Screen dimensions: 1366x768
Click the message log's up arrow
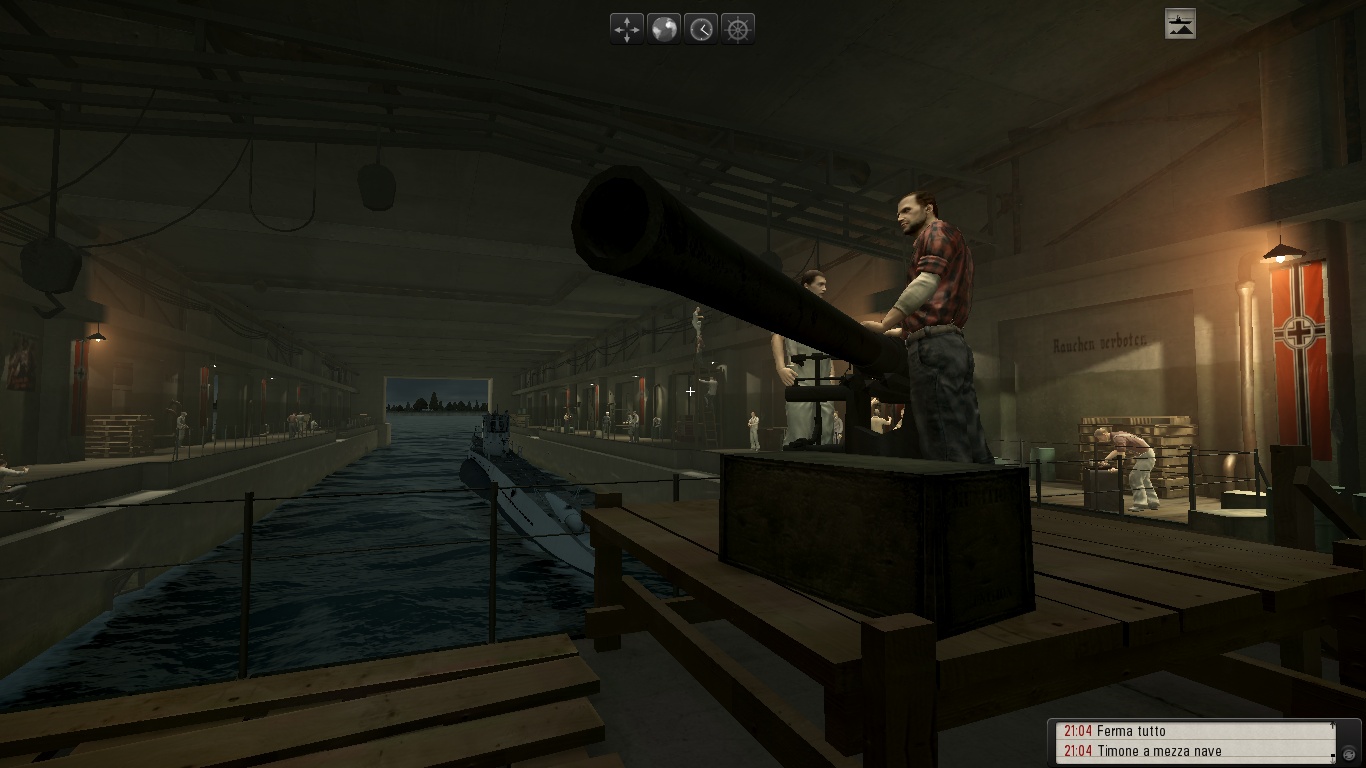[1332, 725]
